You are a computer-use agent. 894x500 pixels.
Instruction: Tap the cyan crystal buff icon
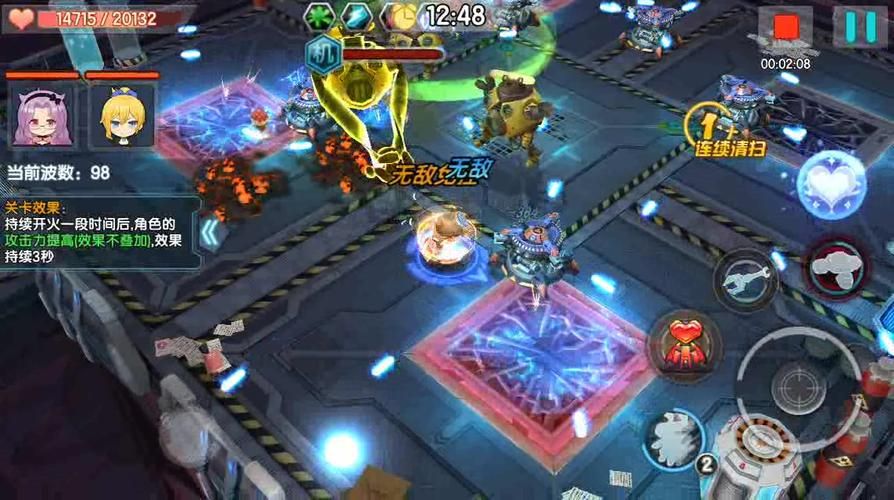pos(358,16)
